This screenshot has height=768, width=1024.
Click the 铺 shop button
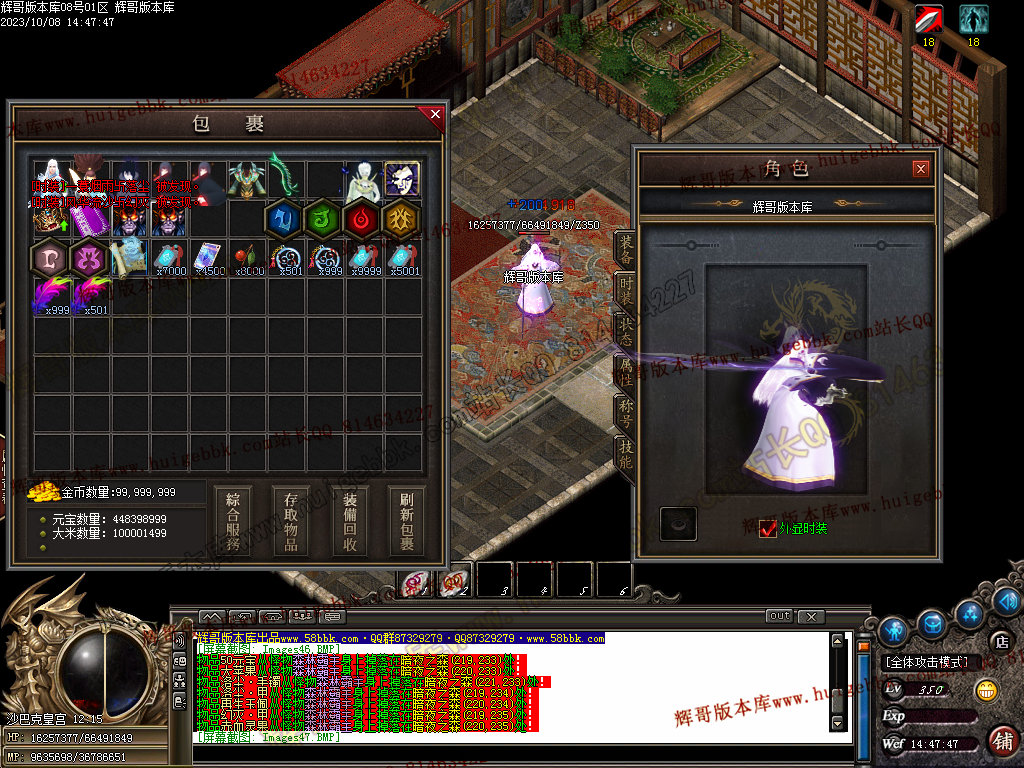[x=1002, y=740]
